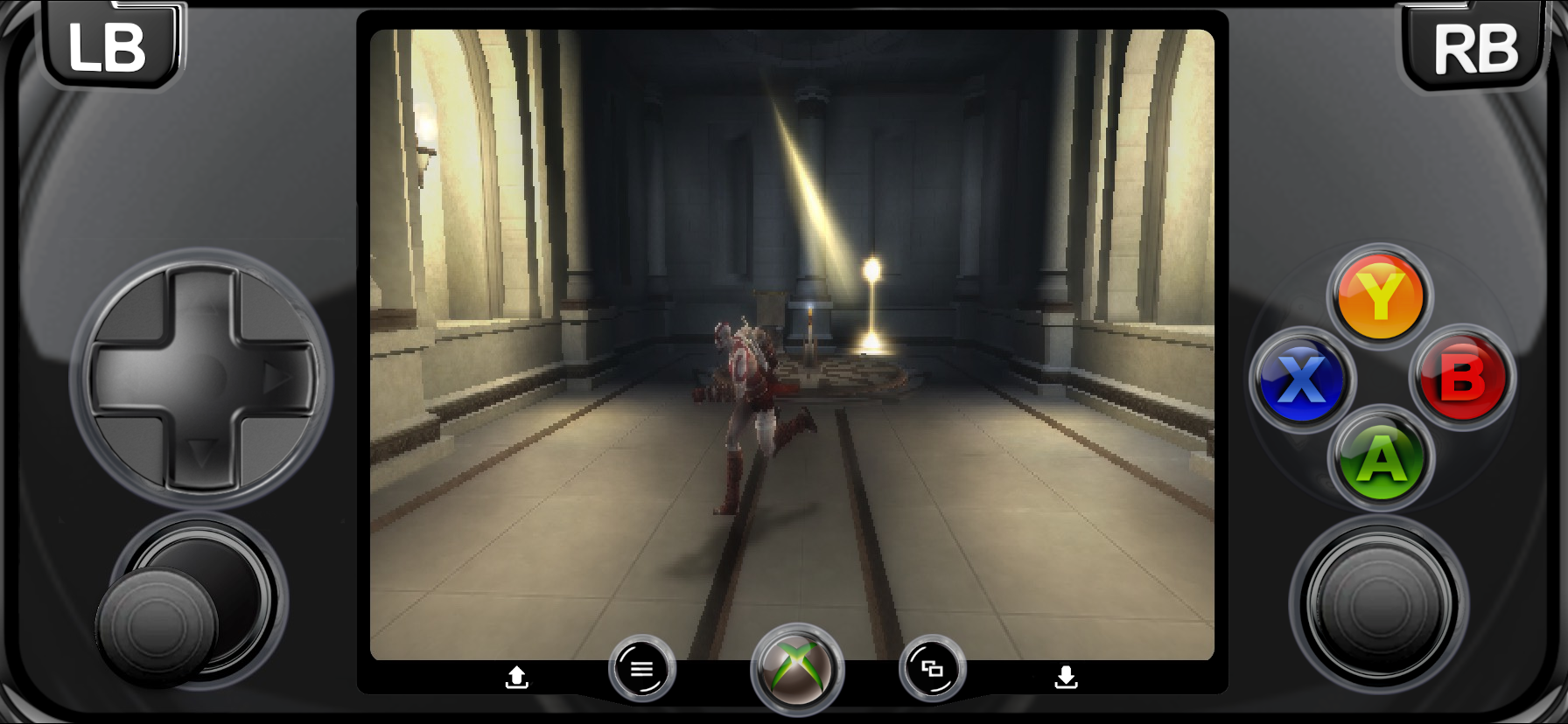
Task: Click the left arm of the D-pad
Action: click(124, 379)
